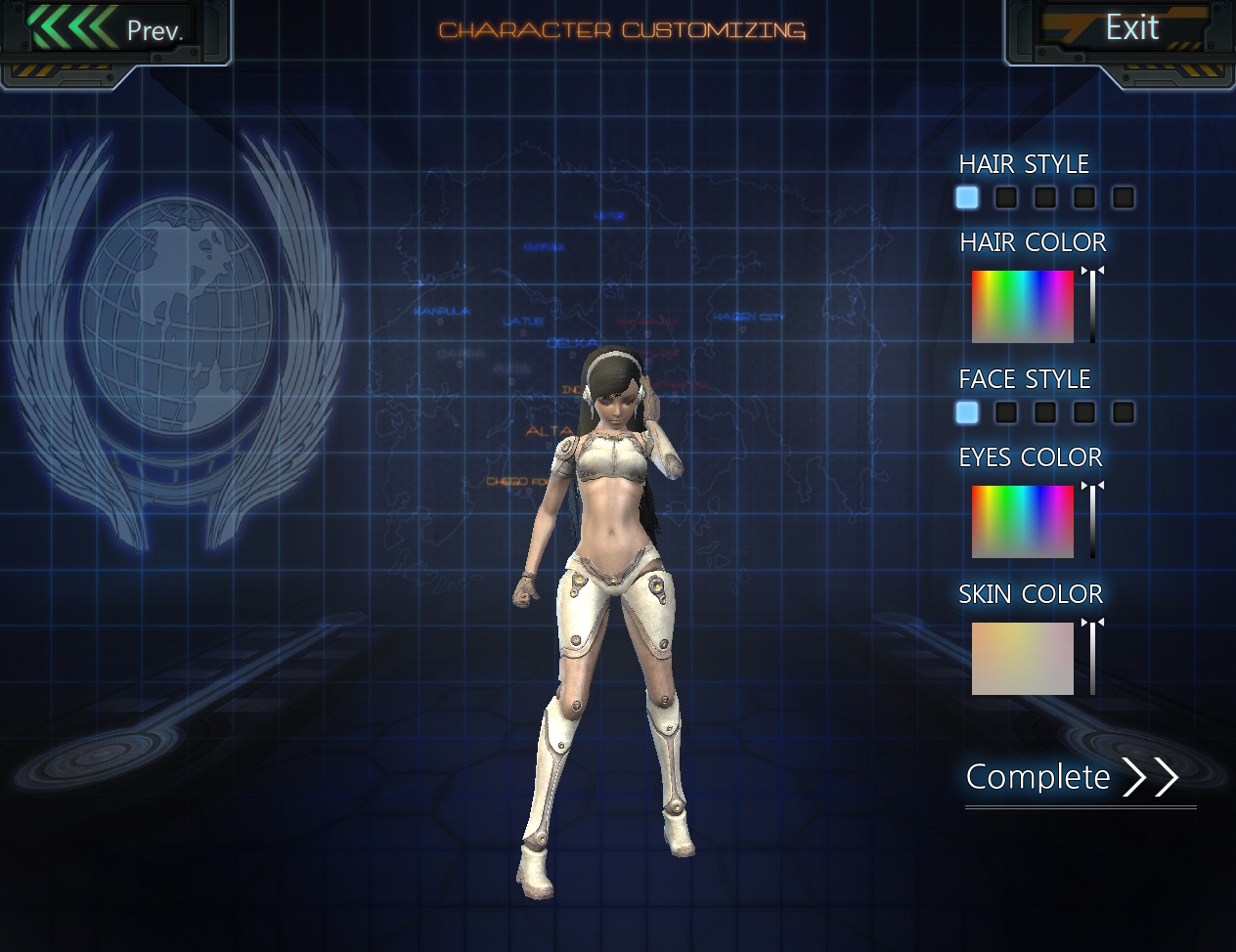Select the first face style option

click(967, 412)
